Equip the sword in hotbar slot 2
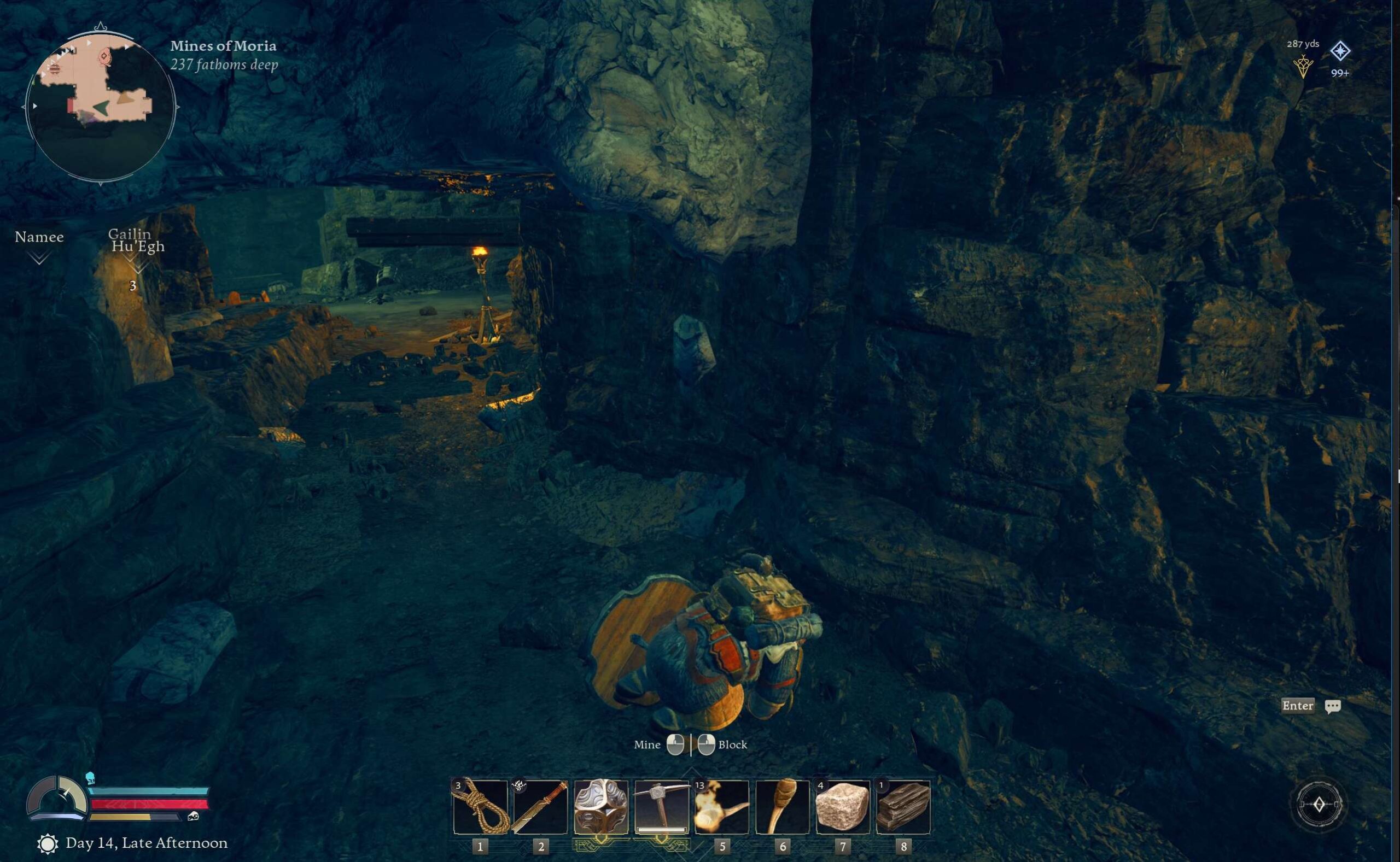The height and width of the screenshot is (862, 1400). point(541,807)
